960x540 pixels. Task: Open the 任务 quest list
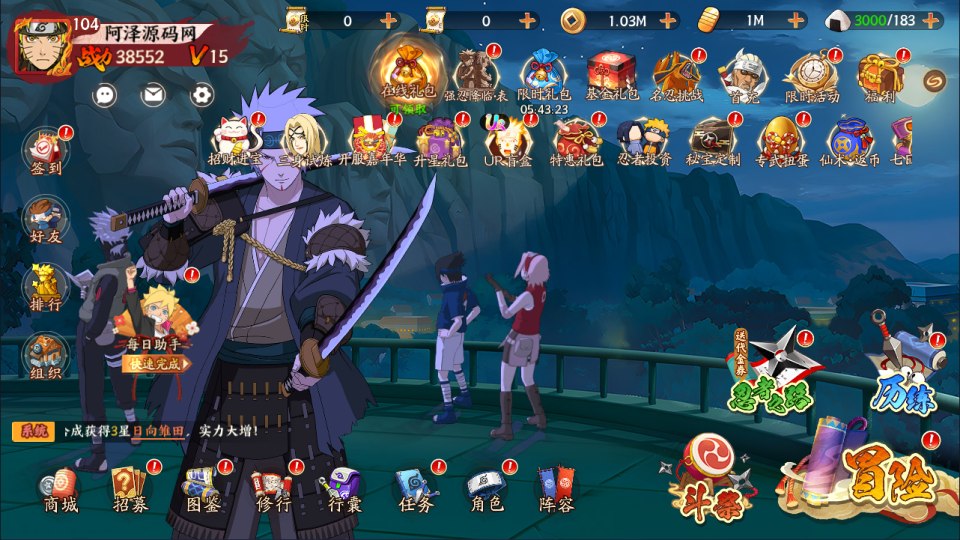[415, 490]
